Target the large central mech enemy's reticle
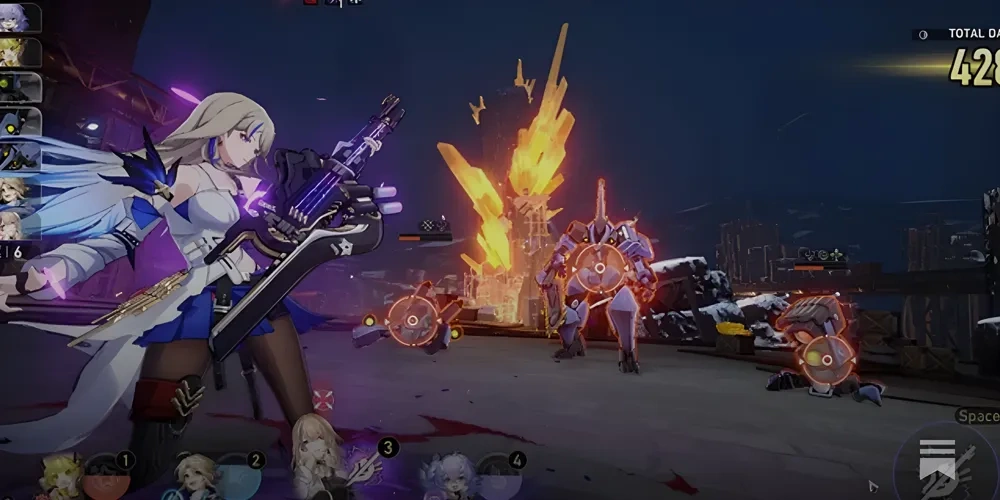This screenshot has height=500, width=1000. click(x=599, y=267)
